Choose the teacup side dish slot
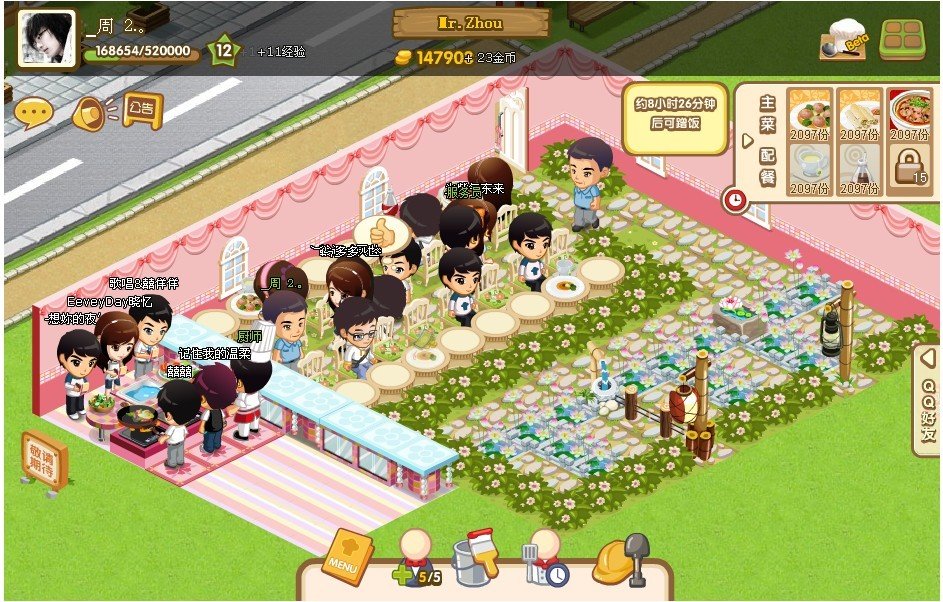This screenshot has width=943, height=602. tap(808, 167)
